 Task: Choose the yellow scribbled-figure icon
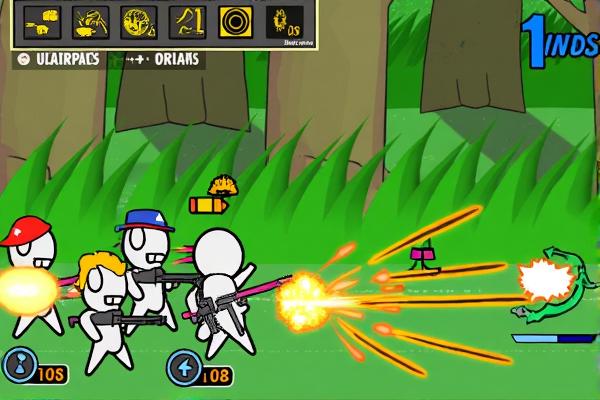tap(91, 20)
